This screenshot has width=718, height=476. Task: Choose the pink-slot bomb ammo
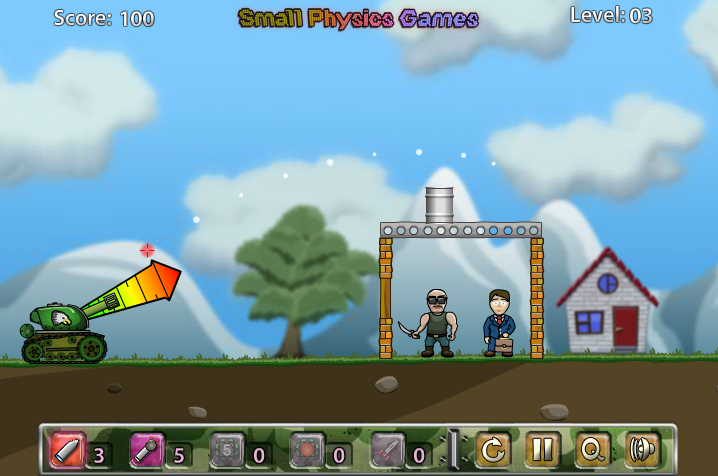click(x=146, y=449)
